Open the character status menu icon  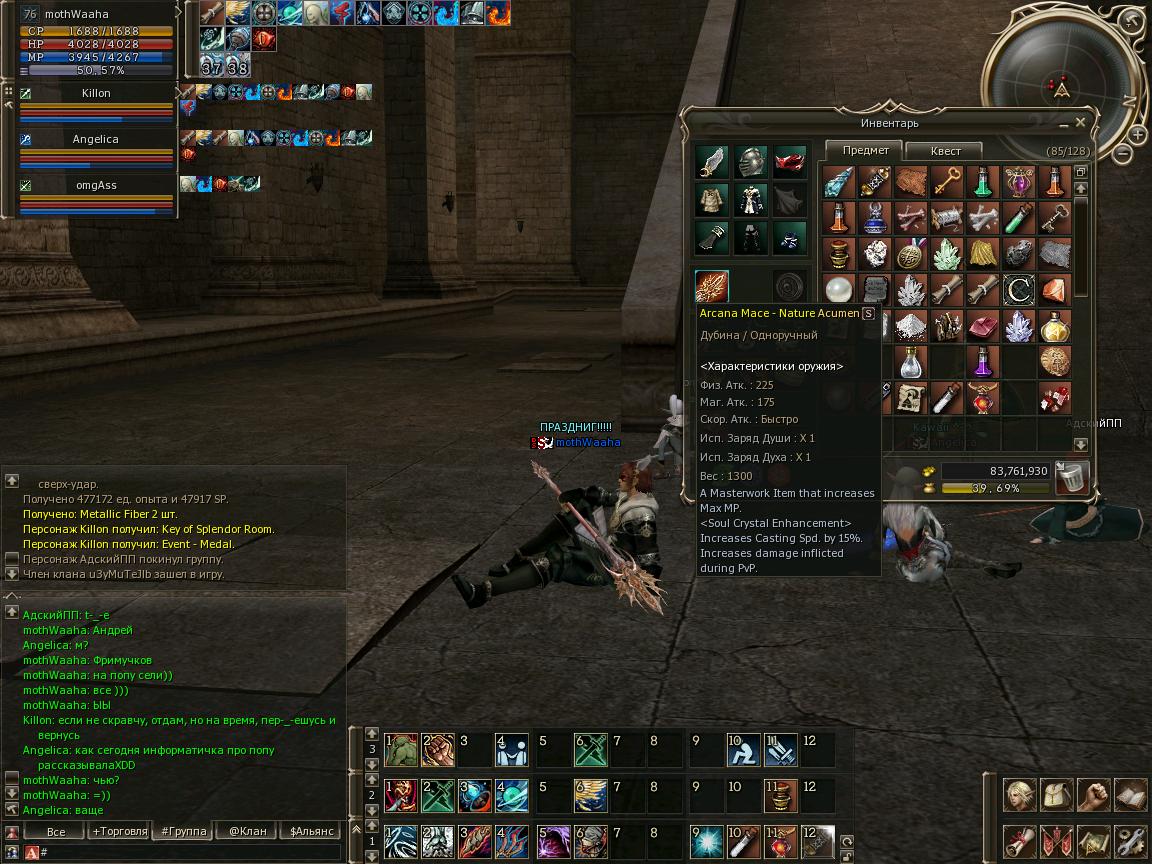tap(1020, 795)
